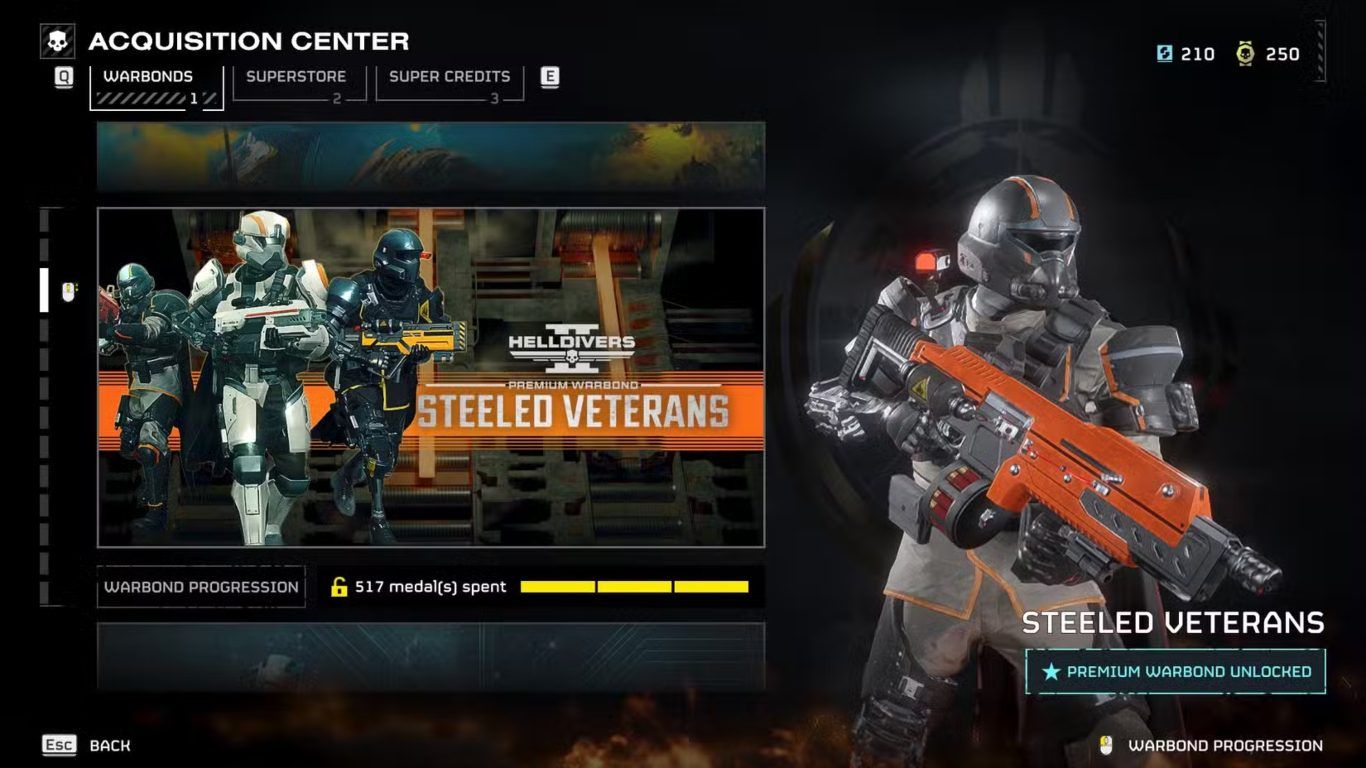Open the Steeled Veterans warbond banner

431,377
